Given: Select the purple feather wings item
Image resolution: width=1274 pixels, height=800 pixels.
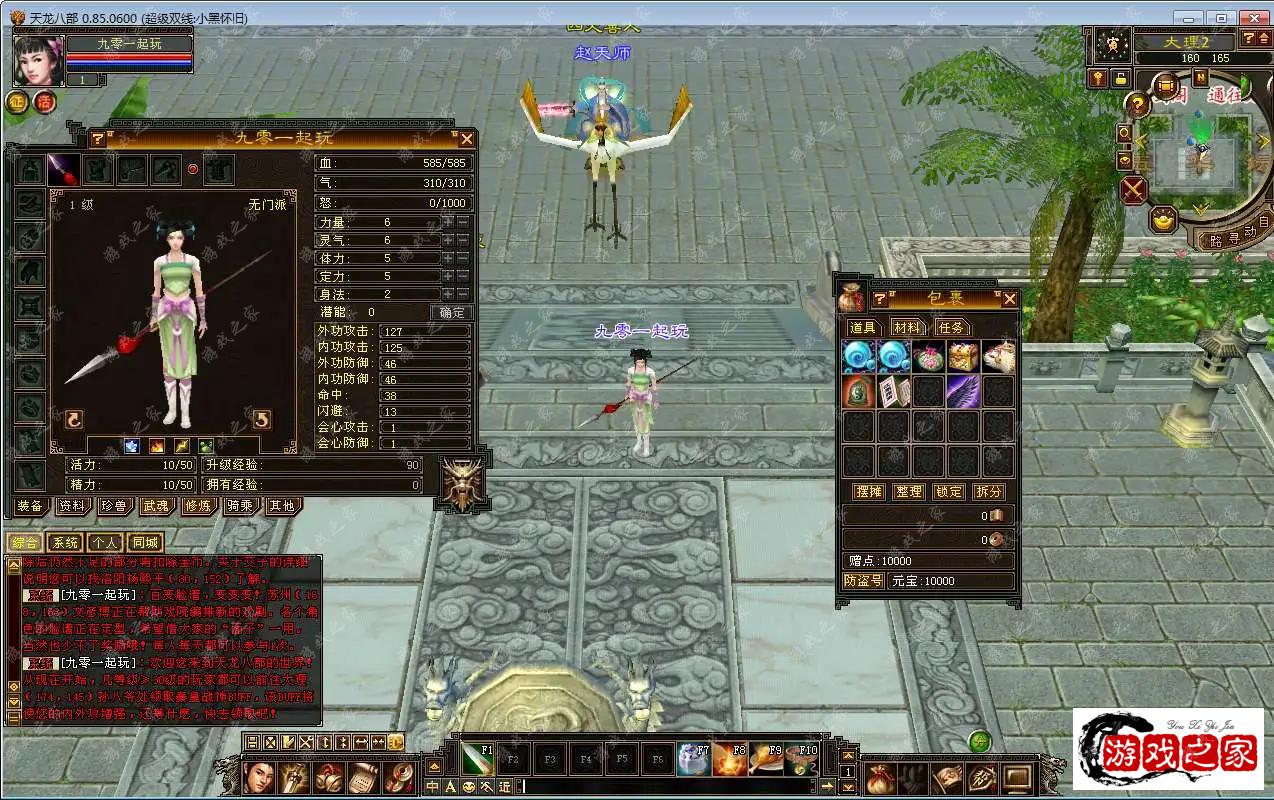Looking at the screenshot, I should coord(963,391).
